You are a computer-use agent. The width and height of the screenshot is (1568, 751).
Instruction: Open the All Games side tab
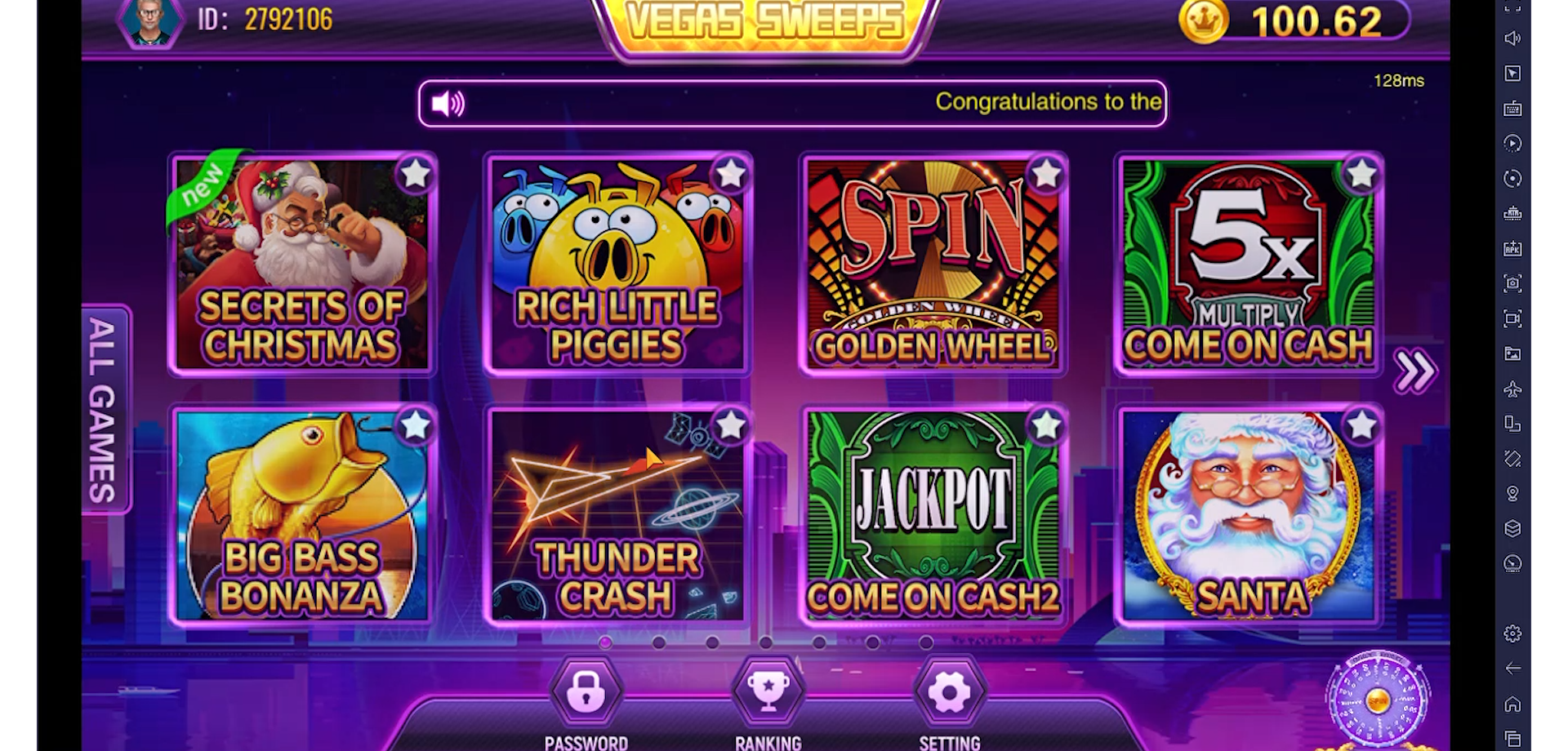click(x=104, y=410)
